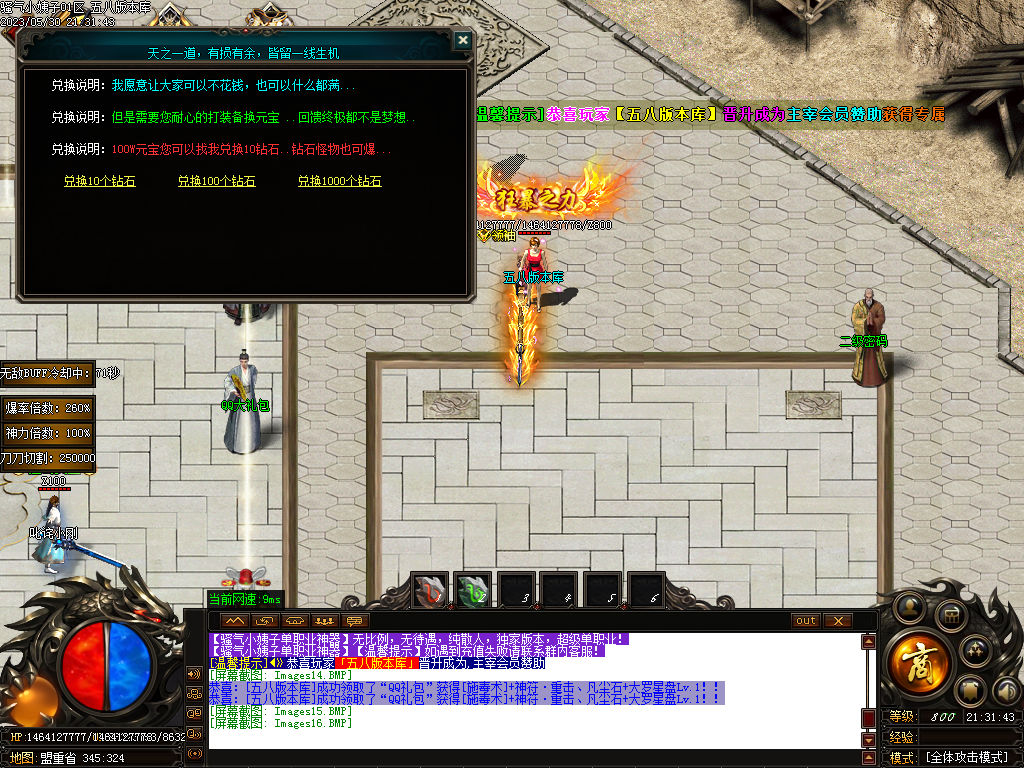Screen dimensions: 1024x768
Task: Open the mountain-shaped map button on chat bar
Action: tap(235, 621)
